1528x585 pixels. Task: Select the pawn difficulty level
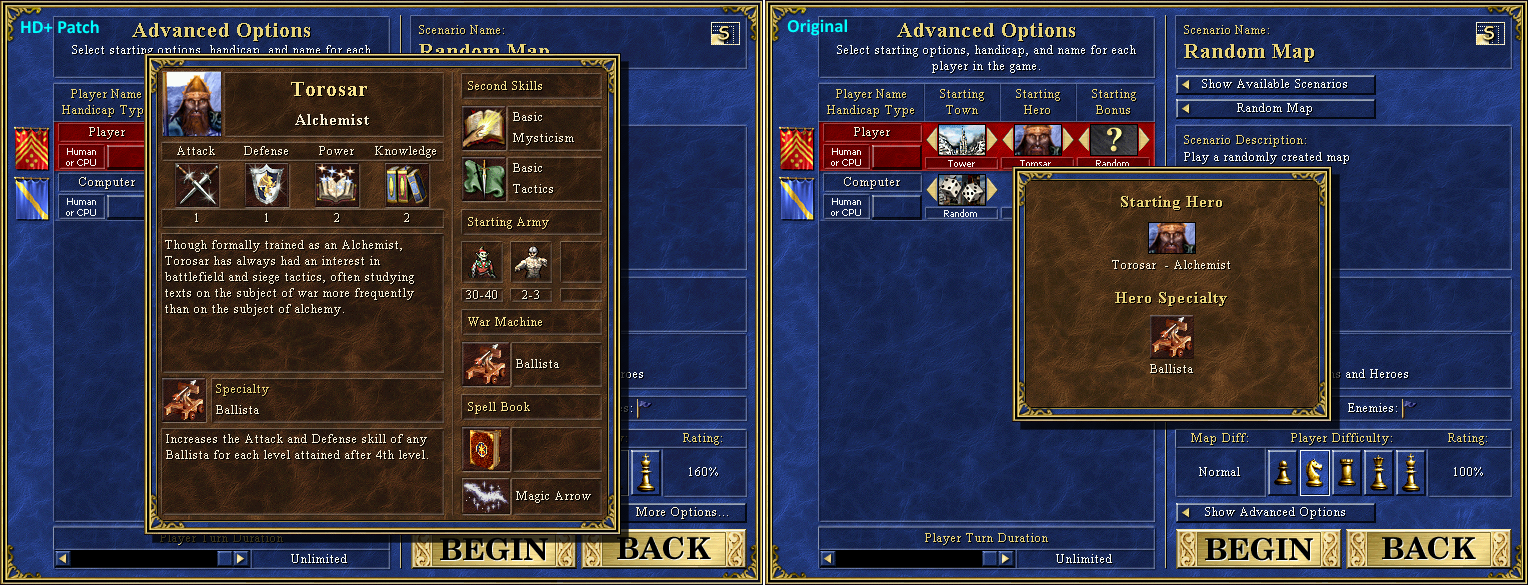(1283, 472)
